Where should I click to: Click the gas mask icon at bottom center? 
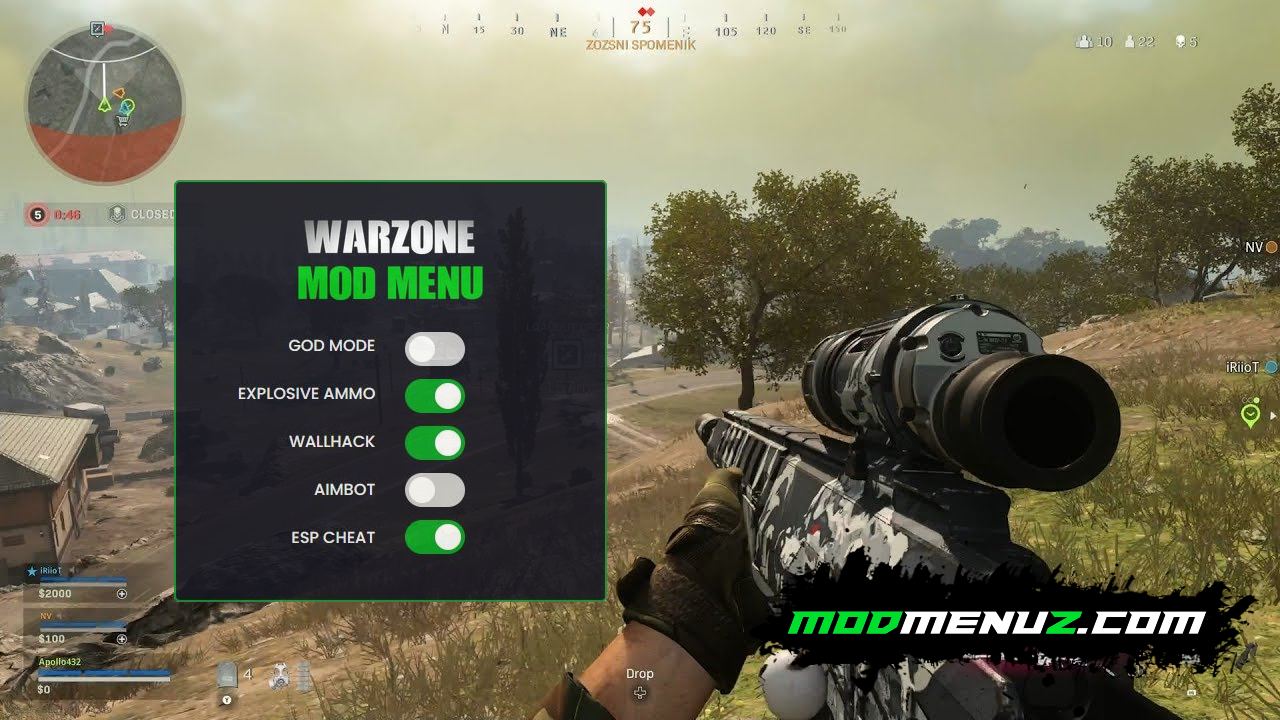(x=278, y=678)
